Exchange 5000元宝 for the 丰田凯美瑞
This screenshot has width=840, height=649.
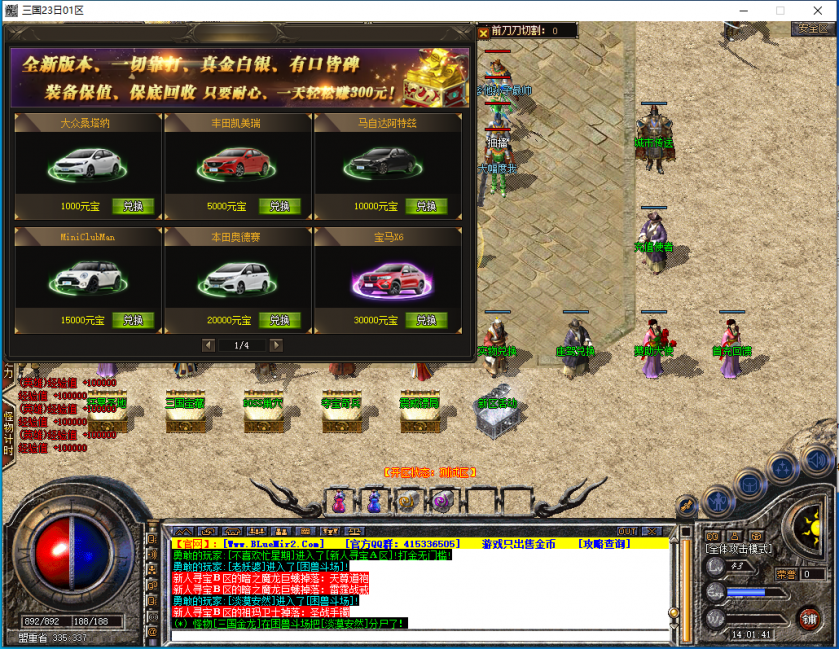pos(280,207)
